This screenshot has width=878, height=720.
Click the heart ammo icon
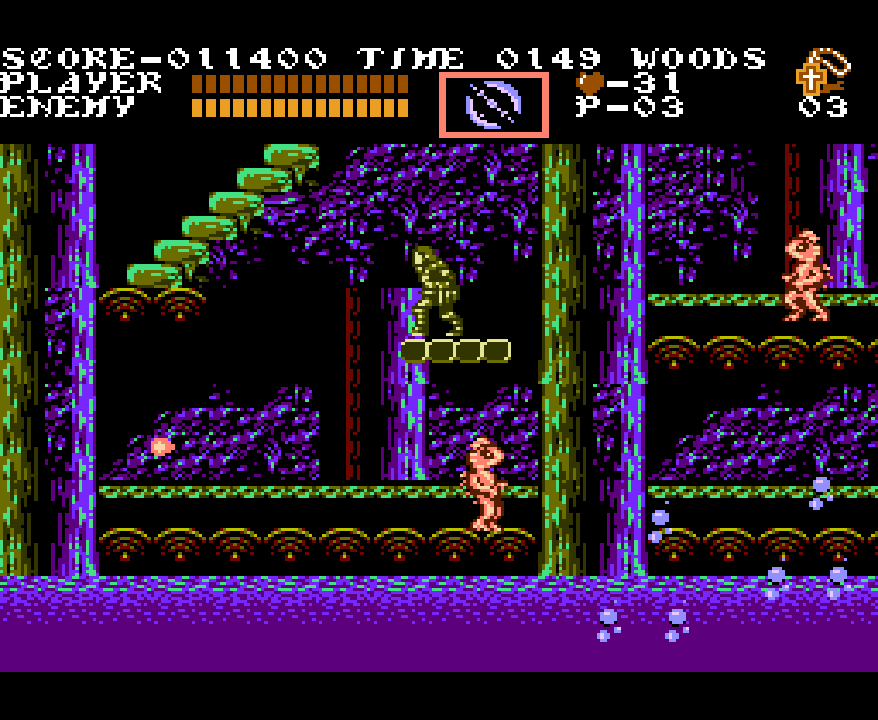[590, 83]
